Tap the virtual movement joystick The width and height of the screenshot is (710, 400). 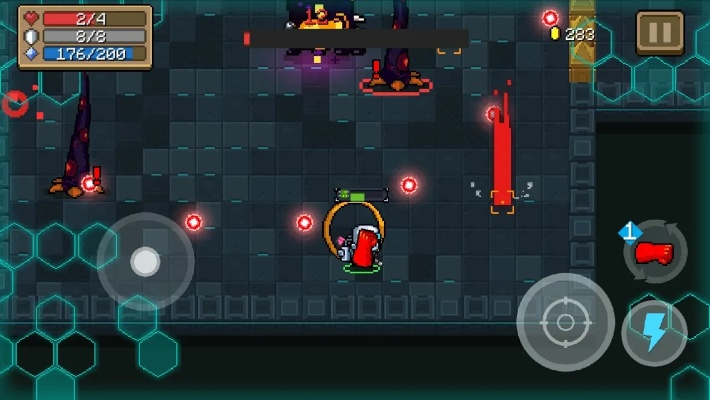click(x=145, y=262)
